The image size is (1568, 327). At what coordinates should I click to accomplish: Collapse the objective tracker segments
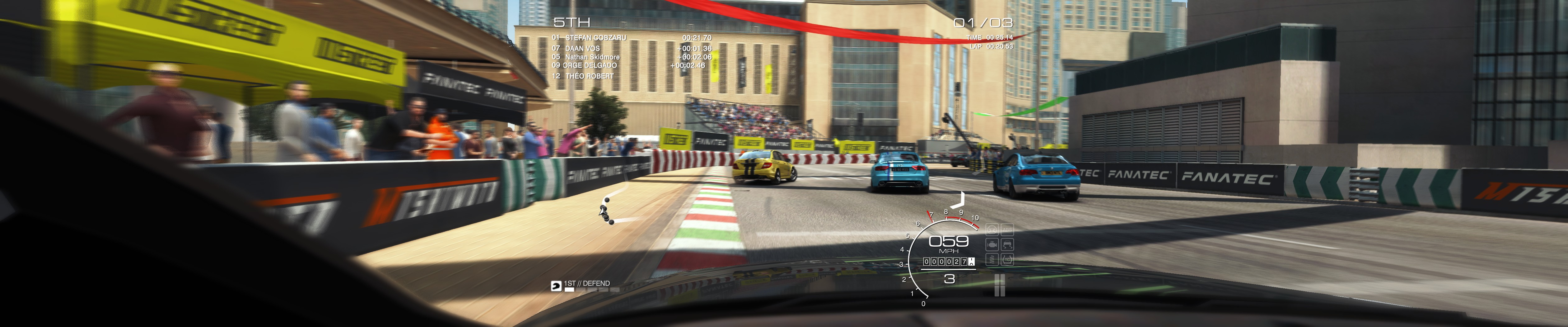pyautogui.click(x=592, y=290)
